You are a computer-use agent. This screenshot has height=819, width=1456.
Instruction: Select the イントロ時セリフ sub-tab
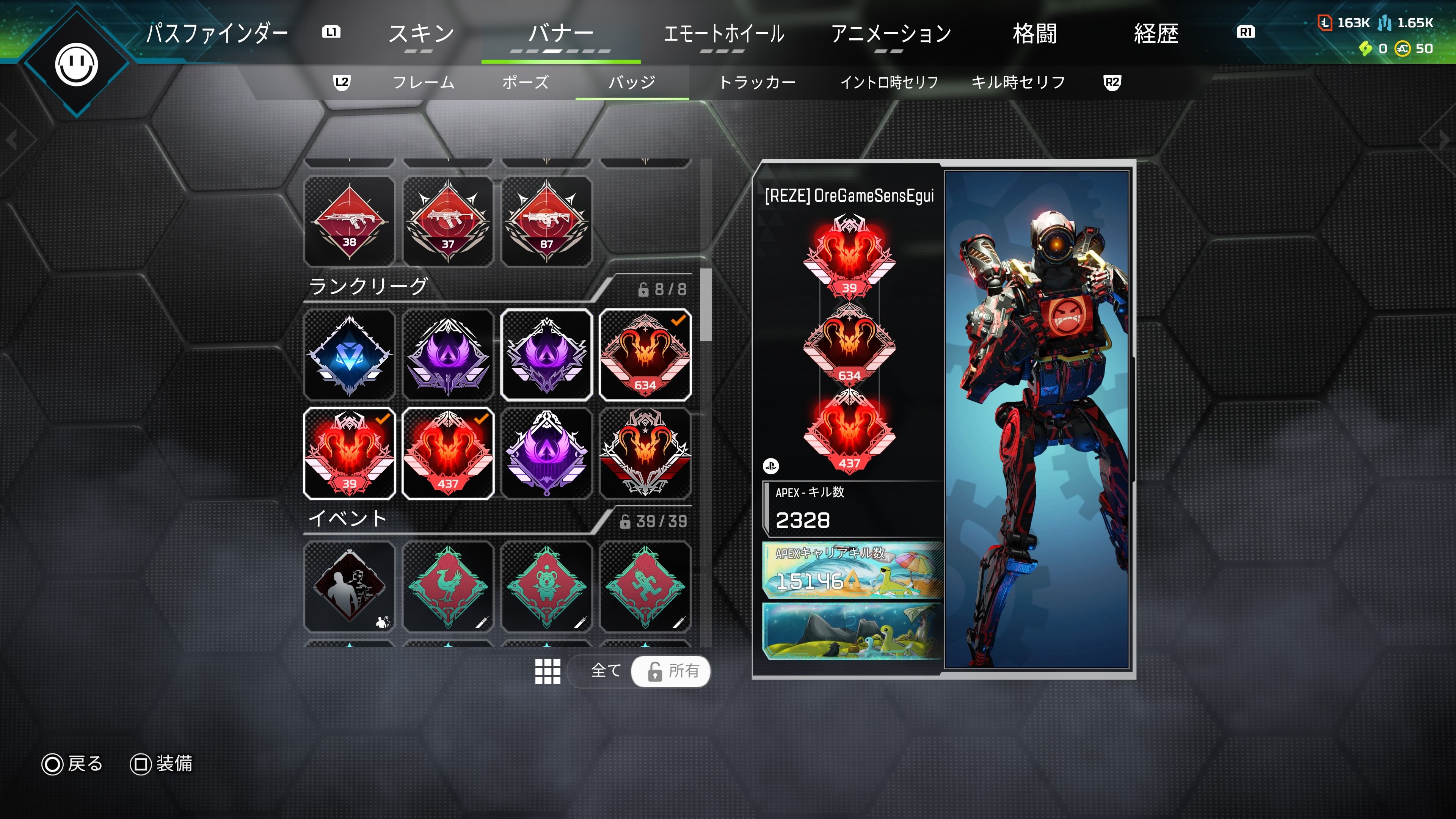coord(889,83)
